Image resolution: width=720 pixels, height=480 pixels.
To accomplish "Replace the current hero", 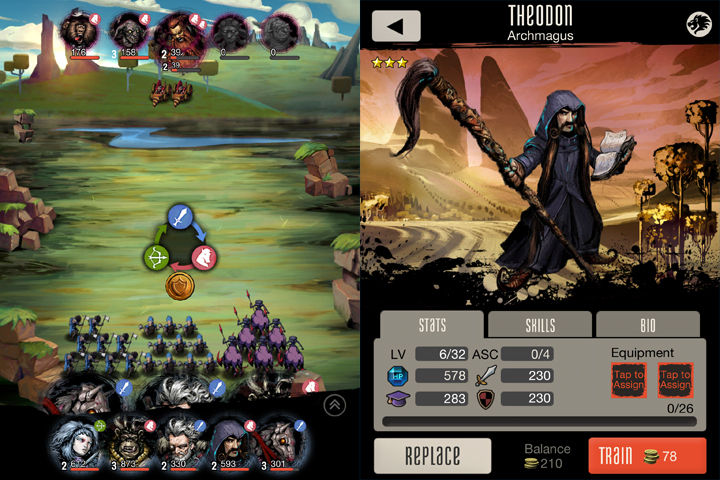I will pyautogui.click(x=432, y=456).
